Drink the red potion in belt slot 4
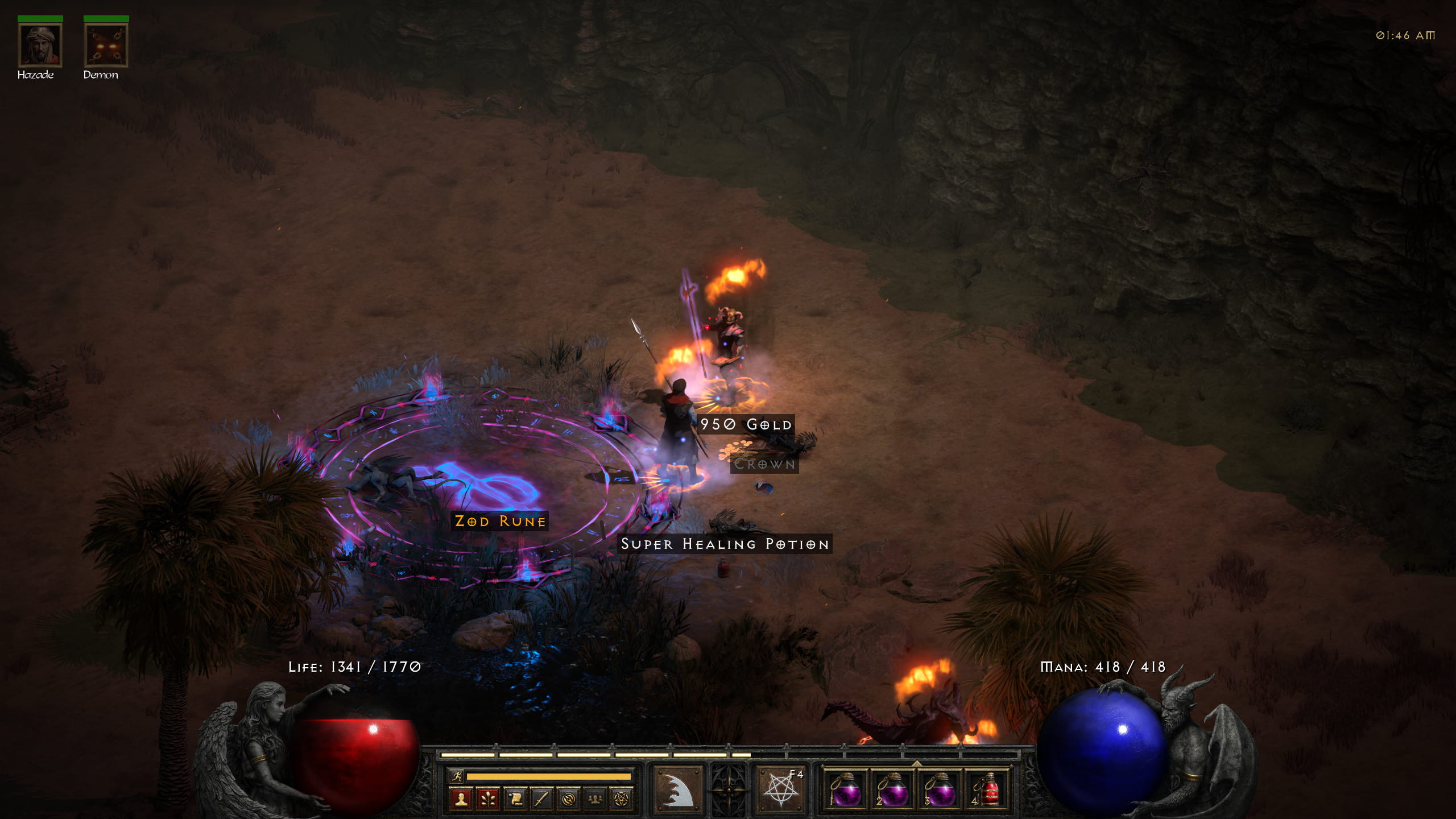The image size is (1456, 819). (987, 790)
